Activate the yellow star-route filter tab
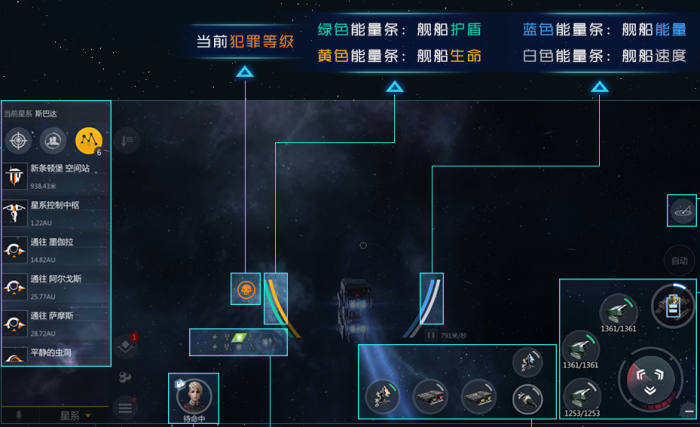Image resolution: width=700 pixels, height=427 pixels. click(x=89, y=140)
